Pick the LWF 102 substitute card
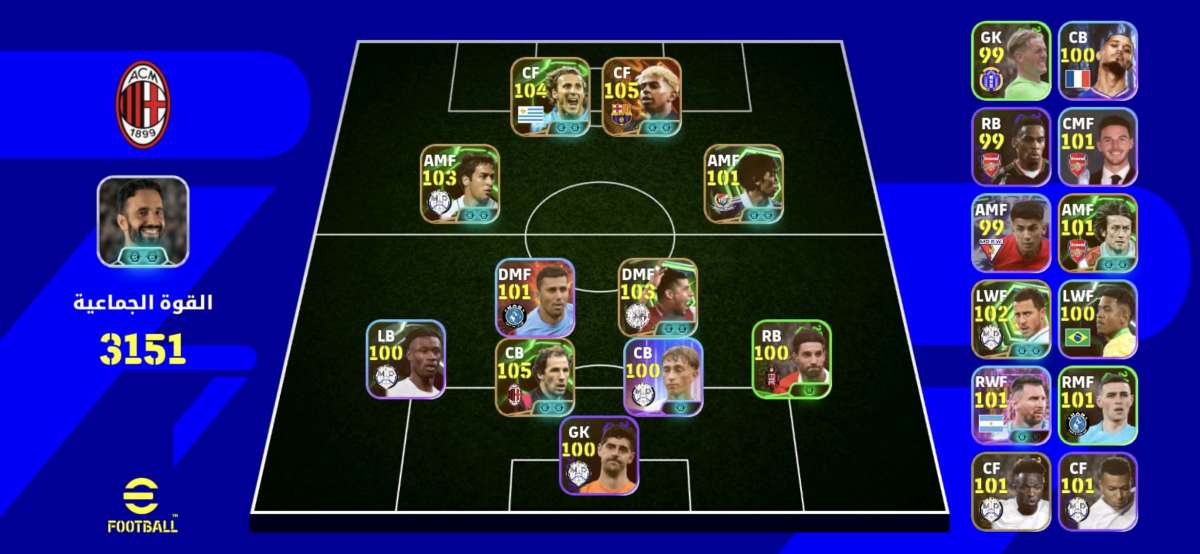This screenshot has width=1200, height=554. [x=1011, y=319]
